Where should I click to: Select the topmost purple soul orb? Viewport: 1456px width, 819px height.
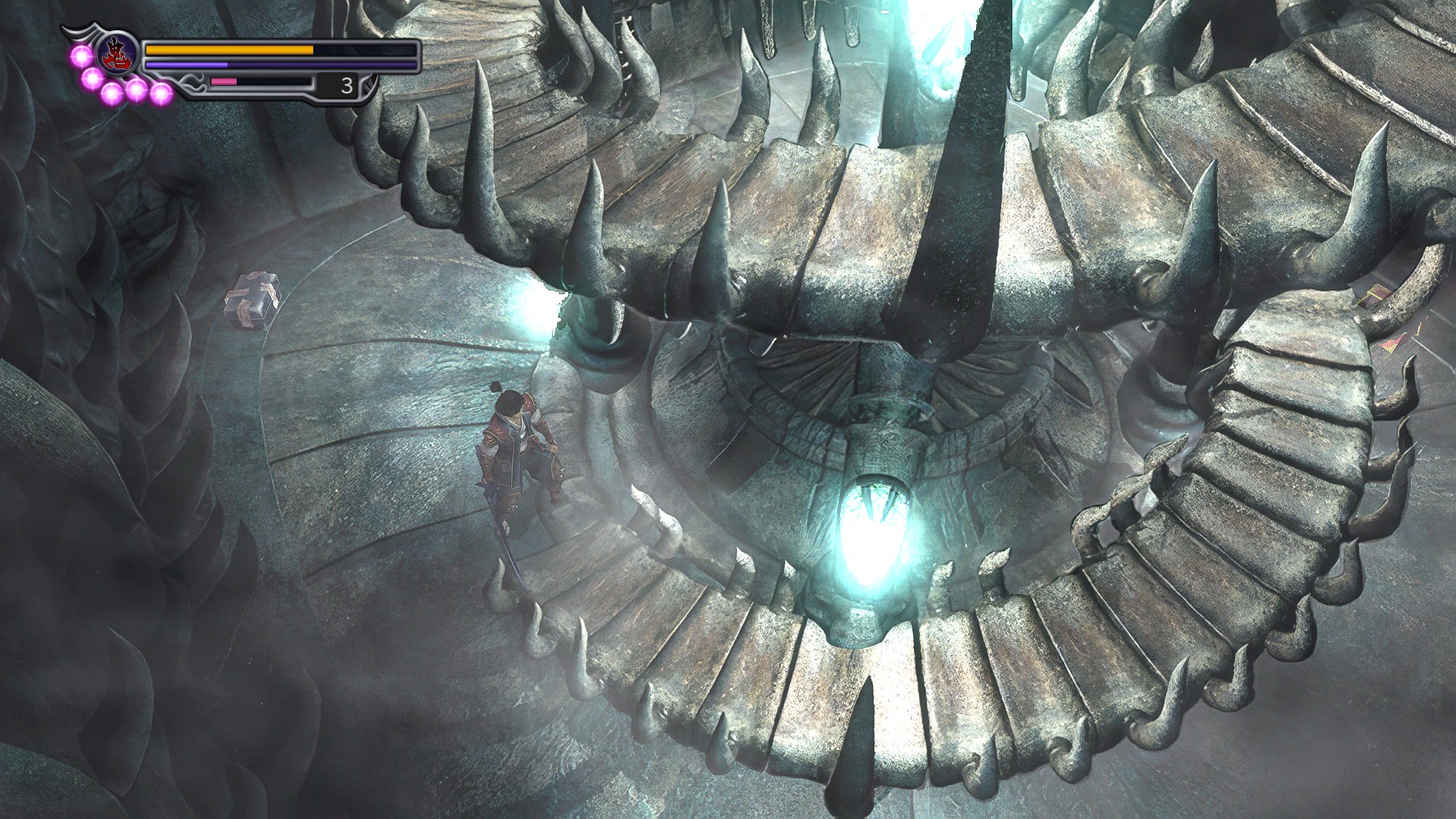click(81, 56)
